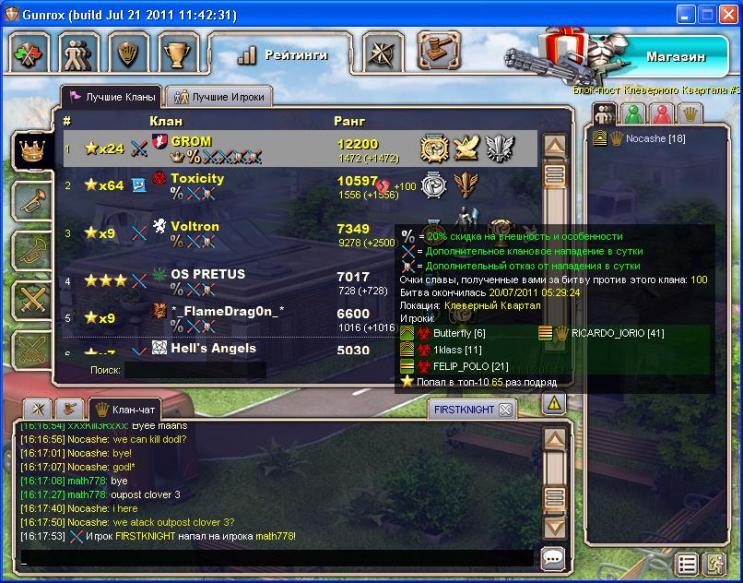This screenshot has height=583, width=743.
Task: Click the yellow warning triangle button
Action: coord(554,403)
